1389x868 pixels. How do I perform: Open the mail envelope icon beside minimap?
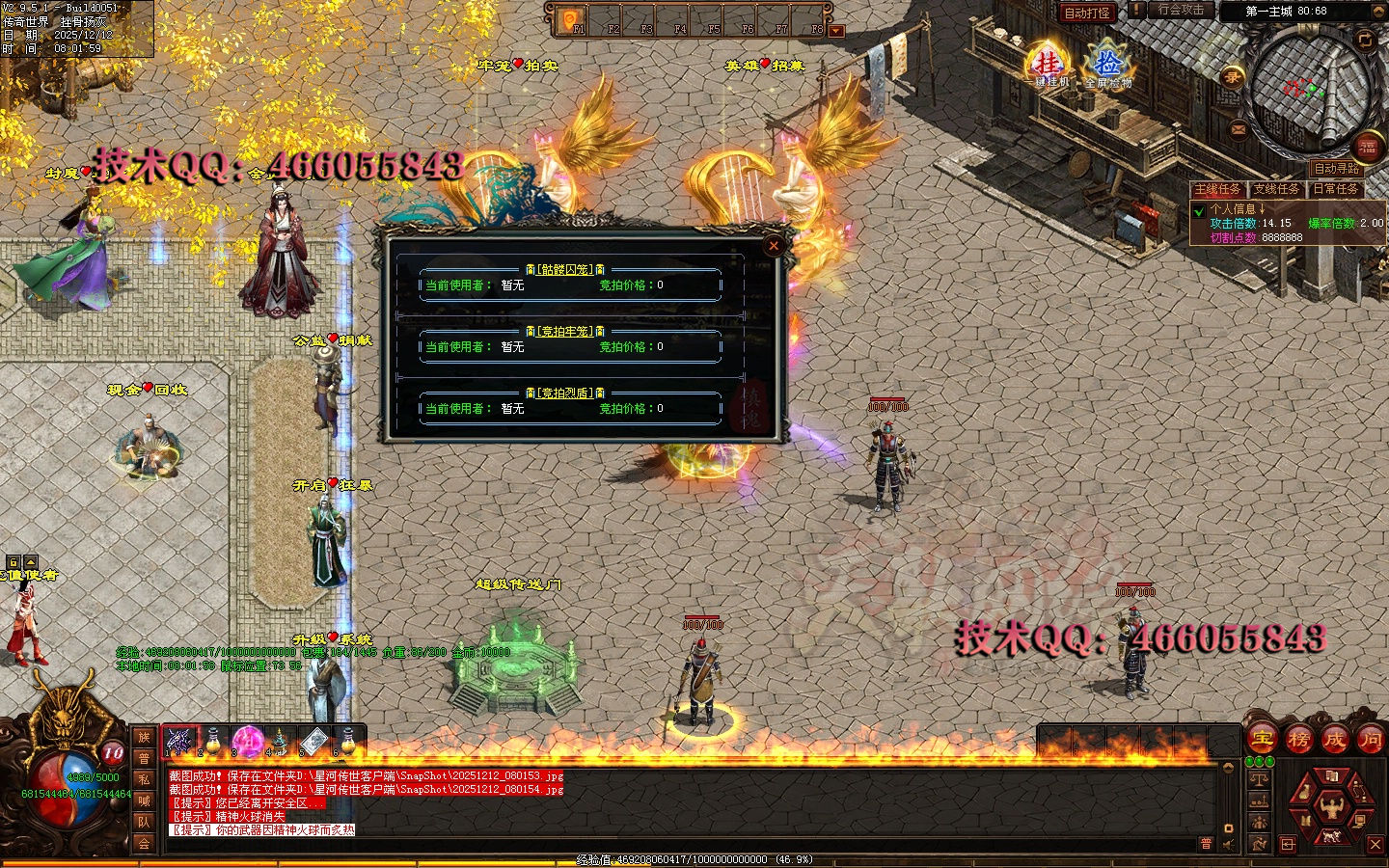1239,129
